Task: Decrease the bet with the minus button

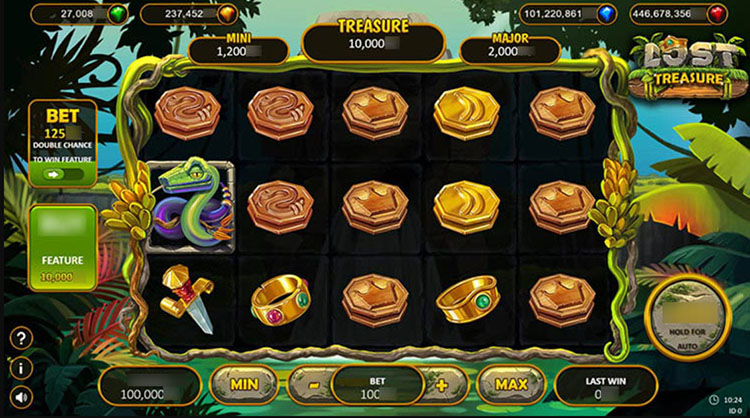Action: pos(311,384)
